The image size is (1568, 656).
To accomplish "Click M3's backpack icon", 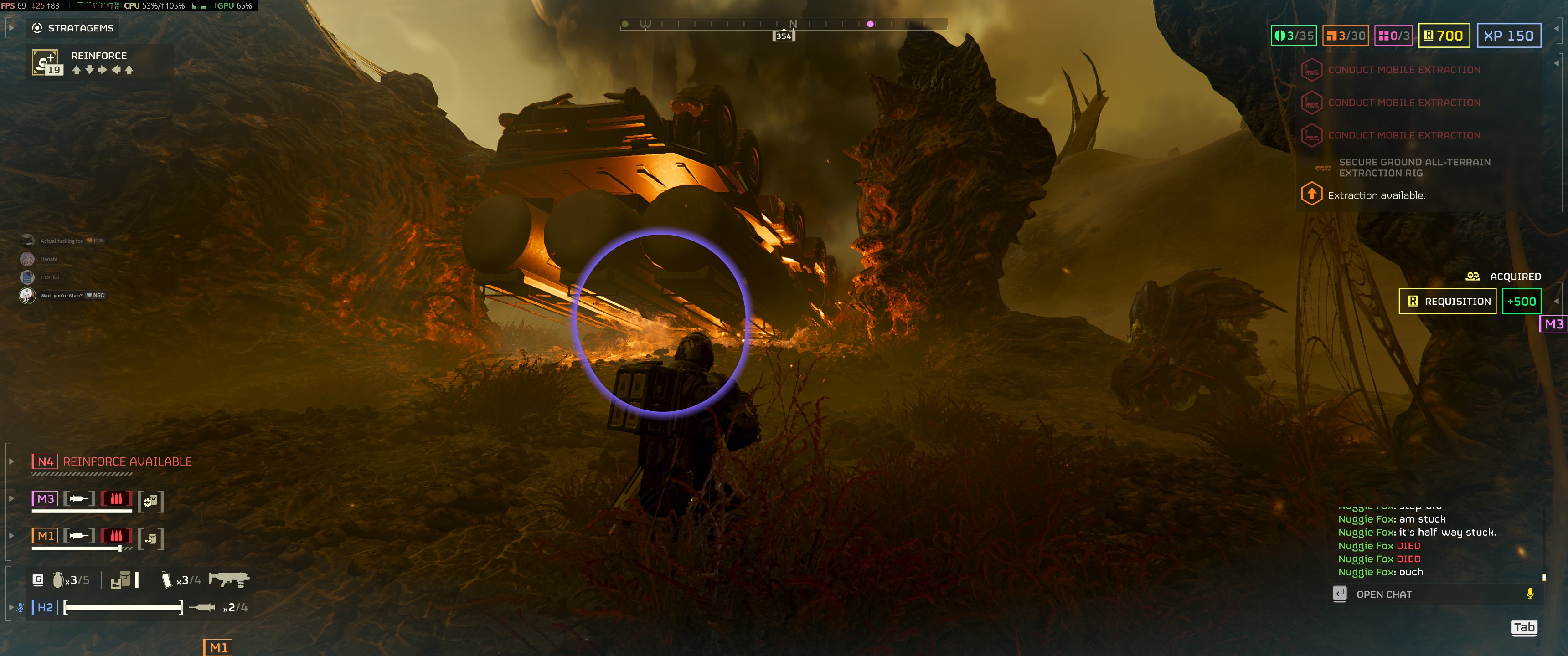I will 151,501.
